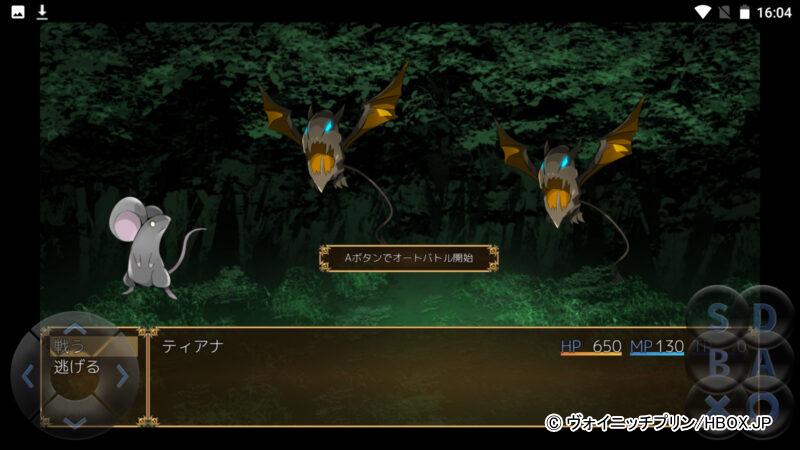
Task: Tap the on-screen S bubble button
Action: [719, 318]
